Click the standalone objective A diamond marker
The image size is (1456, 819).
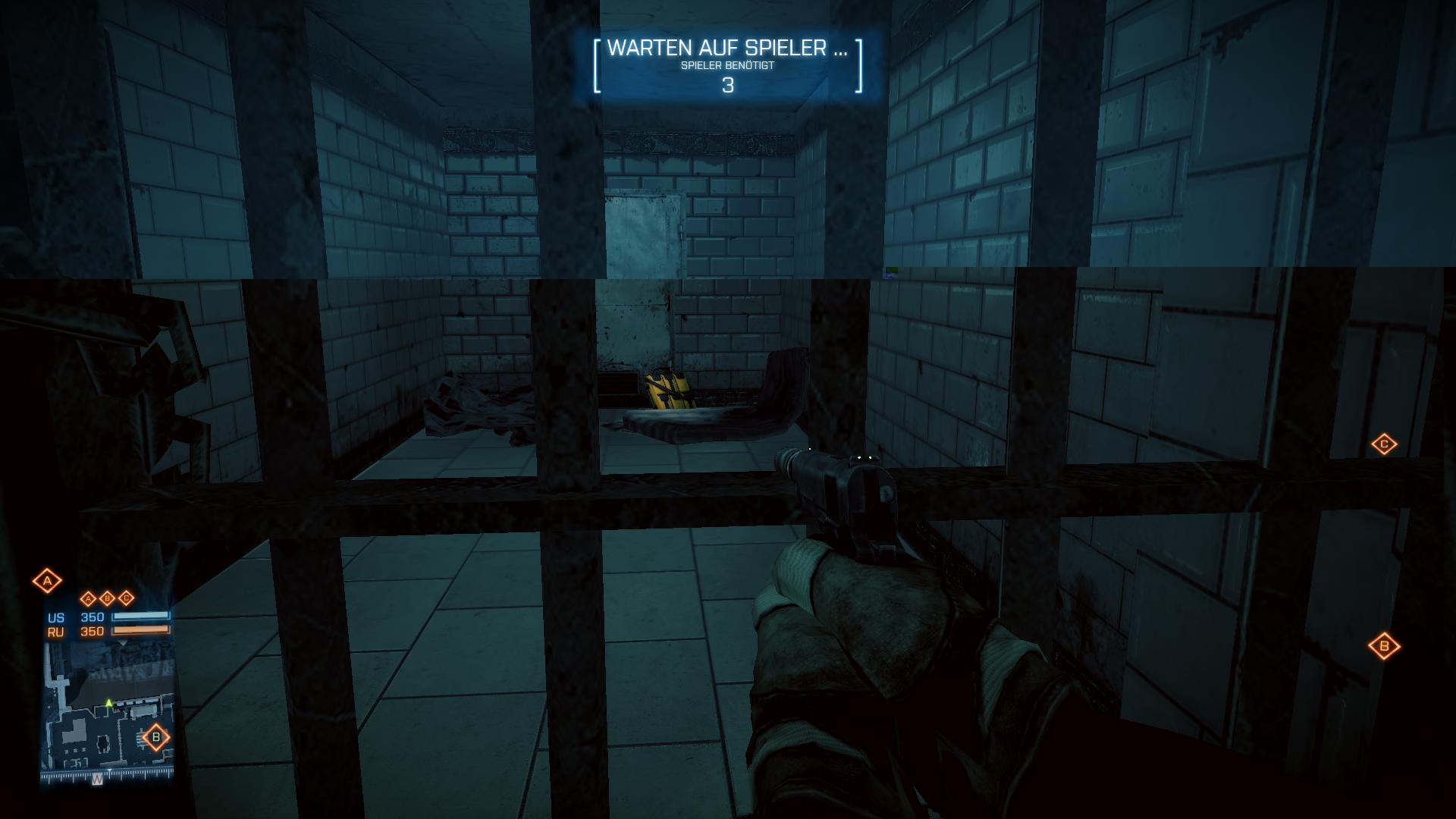pos(47,582)
